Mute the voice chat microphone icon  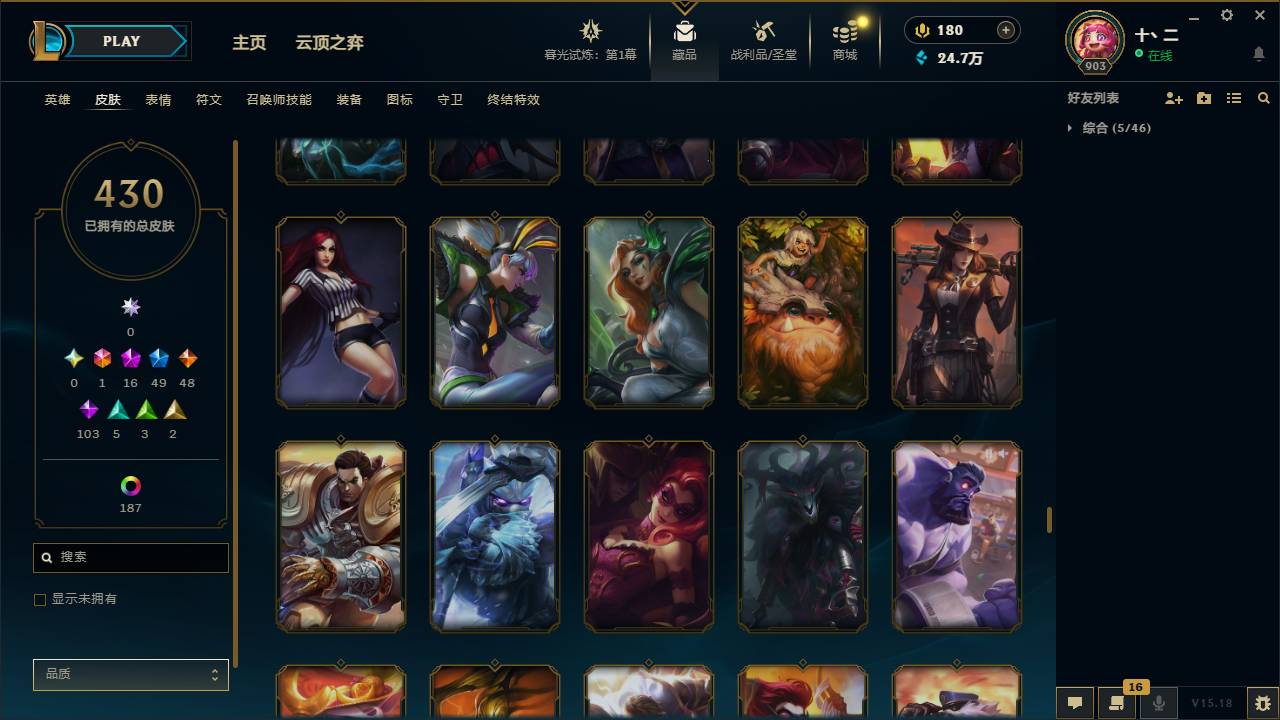(x=1158, y=703)
